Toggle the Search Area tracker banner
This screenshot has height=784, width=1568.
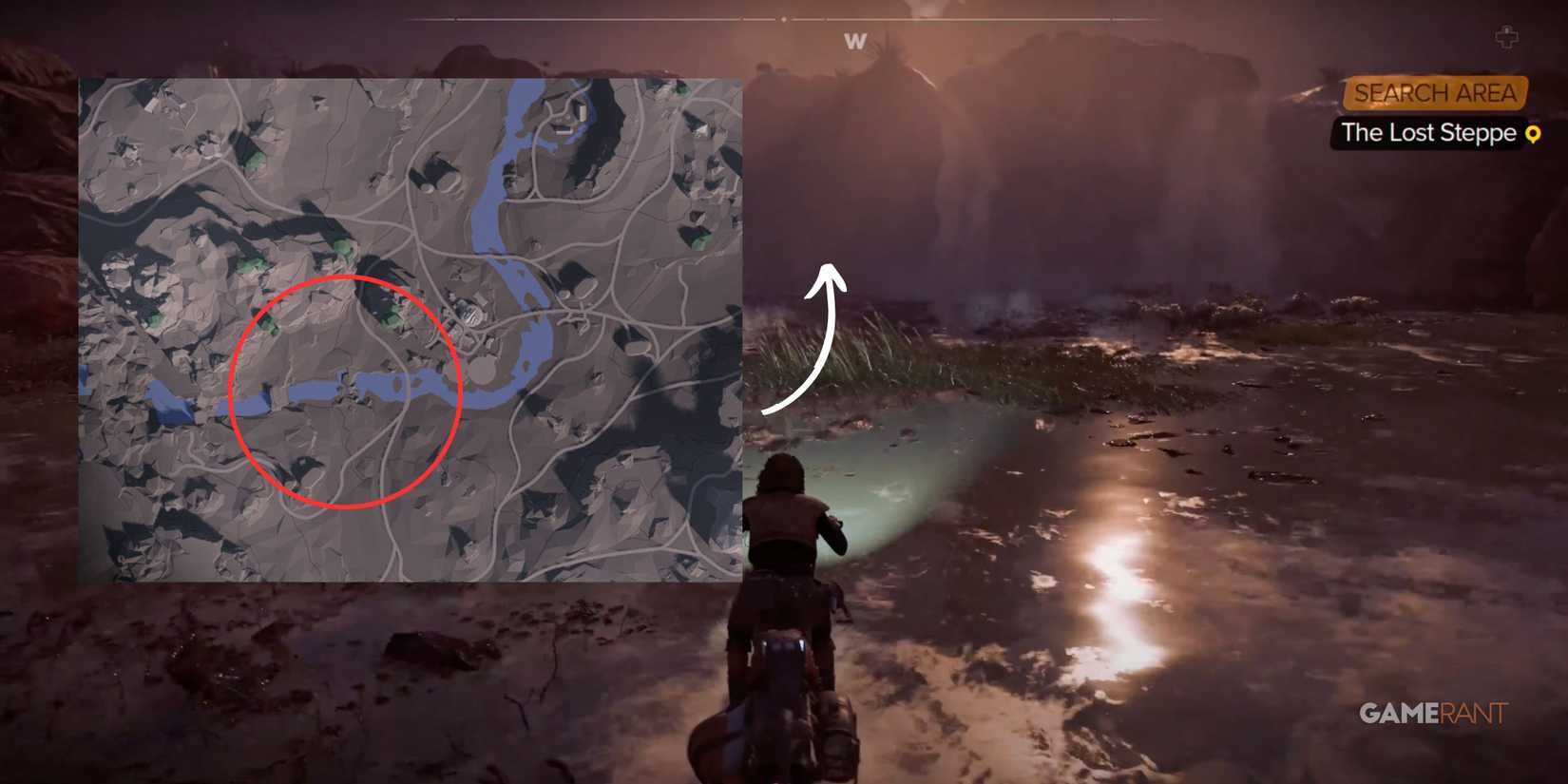1437,93
